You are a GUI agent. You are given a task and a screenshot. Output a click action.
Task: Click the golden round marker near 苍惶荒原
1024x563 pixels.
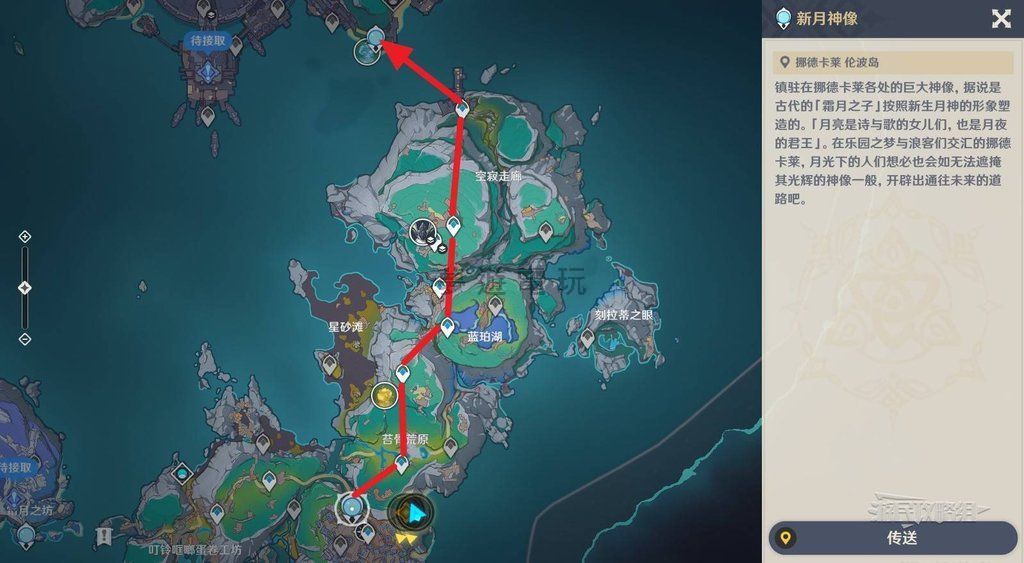point(384,396)
